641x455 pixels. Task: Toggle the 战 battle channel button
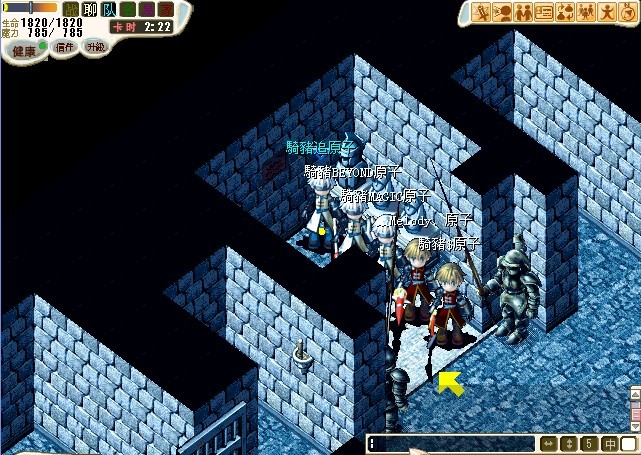(x=71, y=9)
